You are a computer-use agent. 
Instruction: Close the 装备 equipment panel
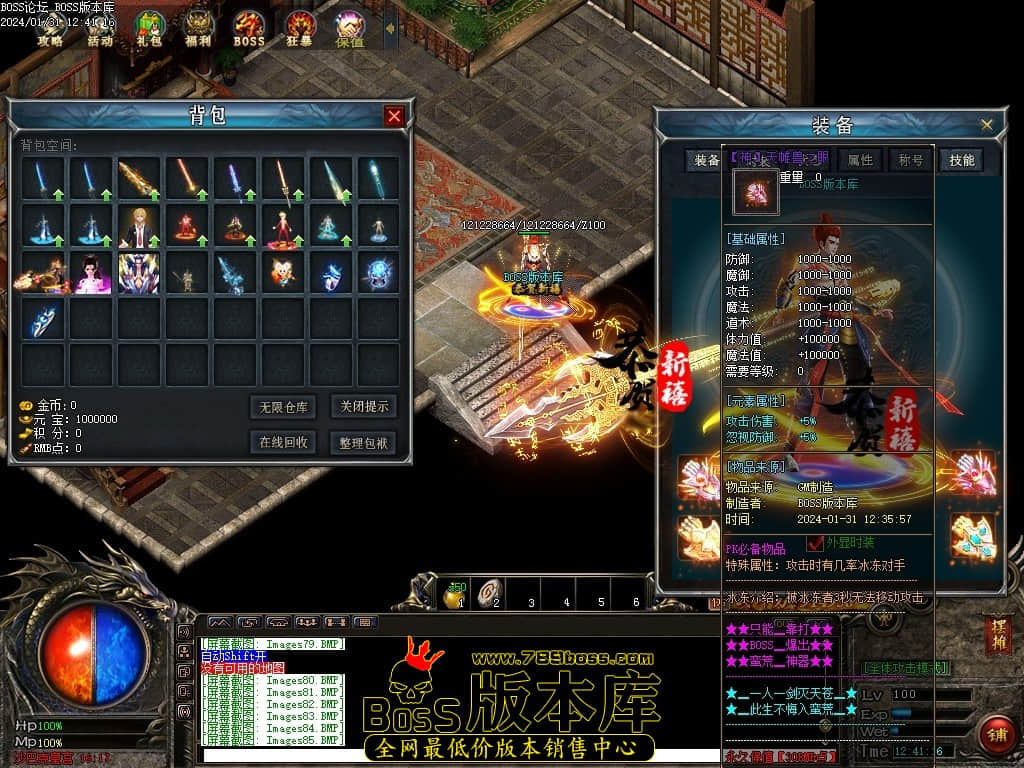tap(987, 124)
